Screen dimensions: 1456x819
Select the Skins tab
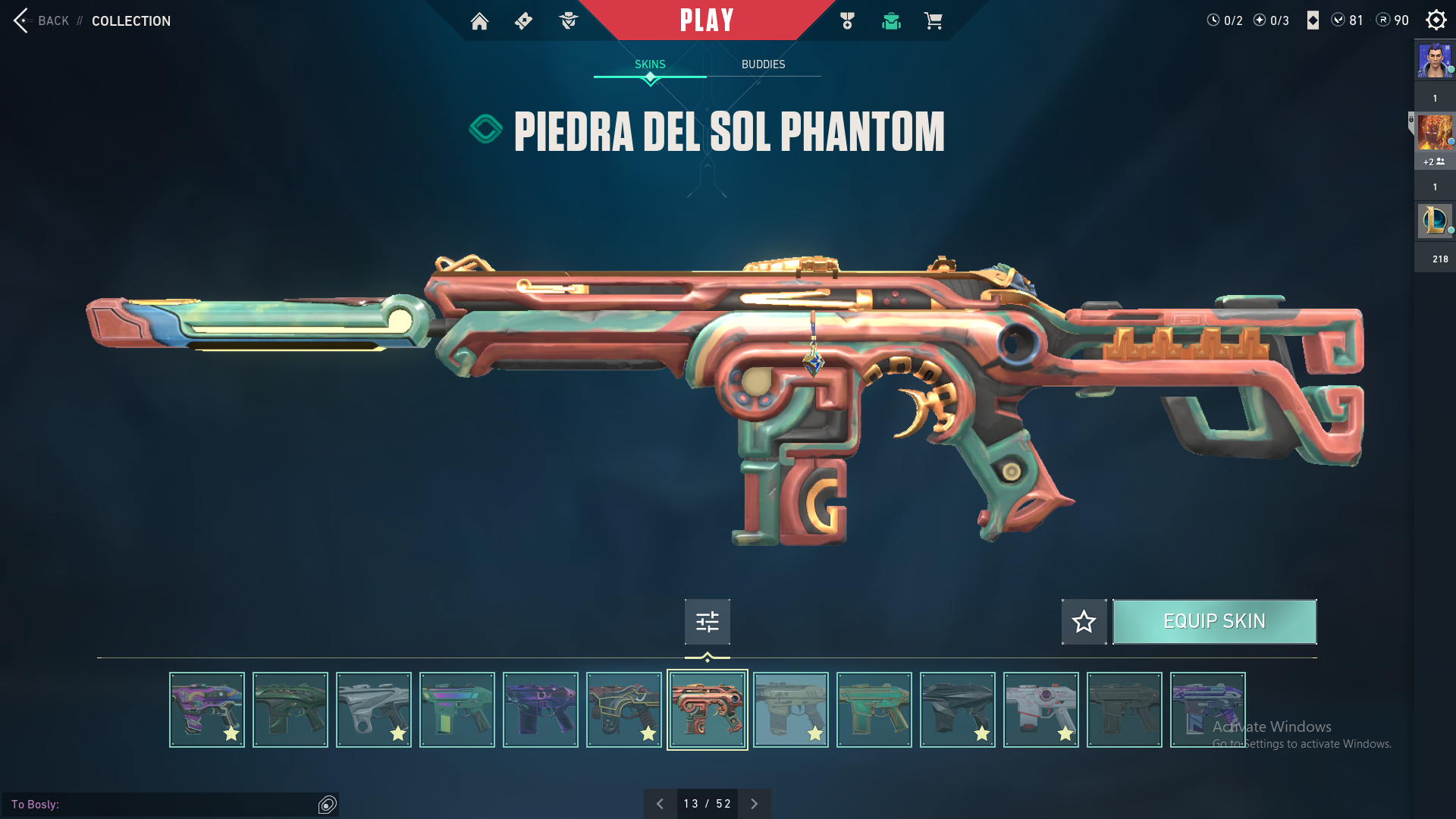pyautogui.click(x=650, y=64)
